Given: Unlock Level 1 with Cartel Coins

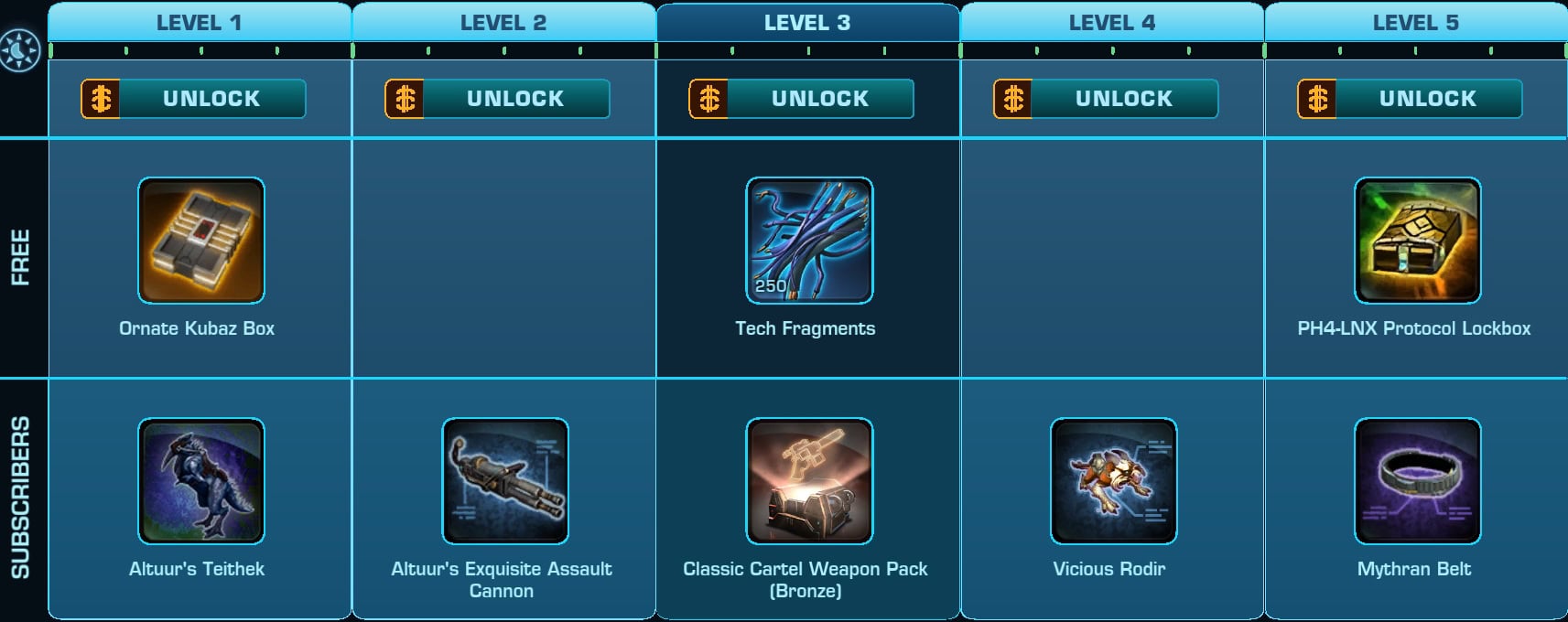Looking at the screenshot, I should (x=194, y=99).
